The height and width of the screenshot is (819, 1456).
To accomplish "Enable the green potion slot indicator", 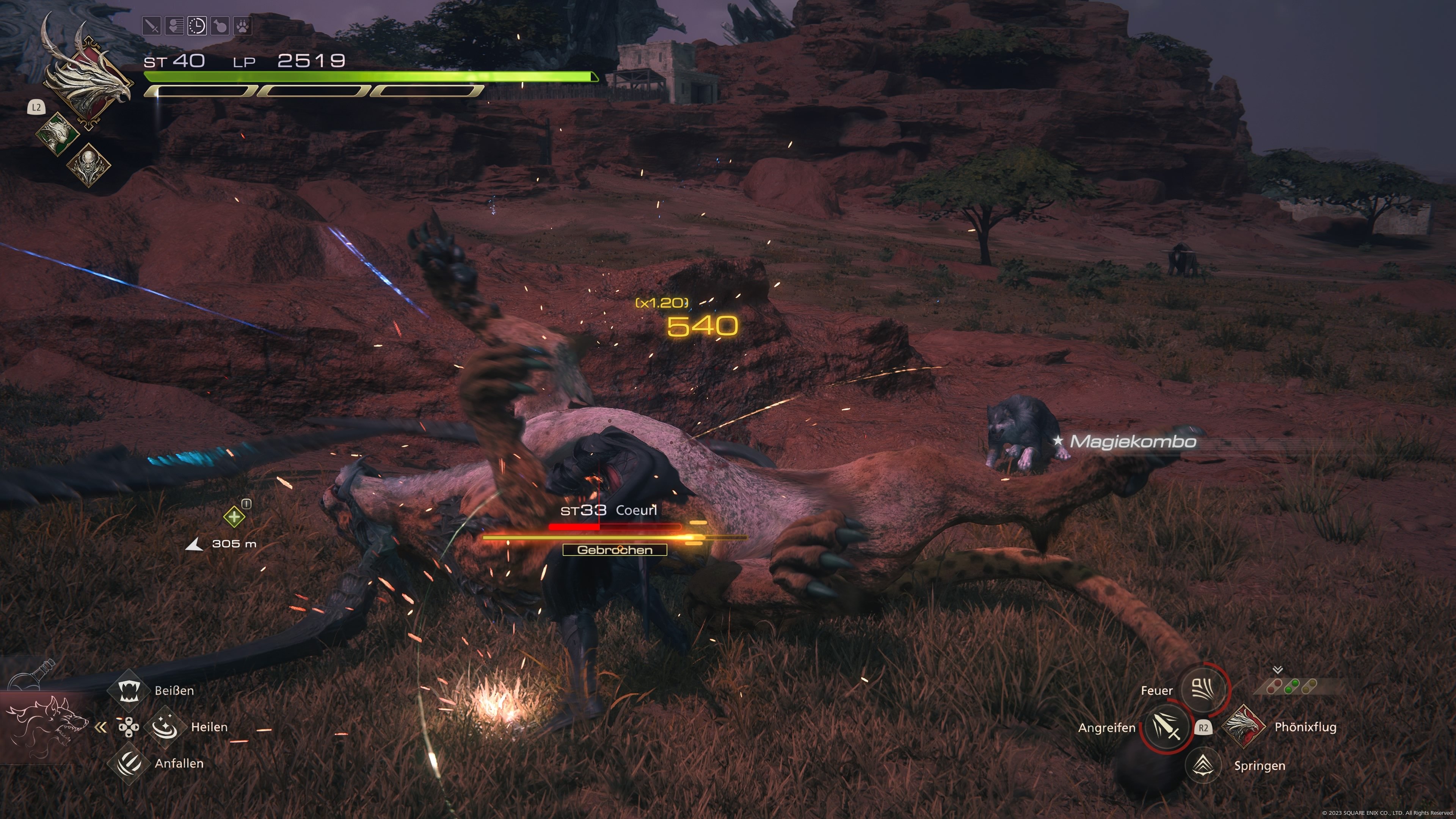I will click(x=1292, y=686).
